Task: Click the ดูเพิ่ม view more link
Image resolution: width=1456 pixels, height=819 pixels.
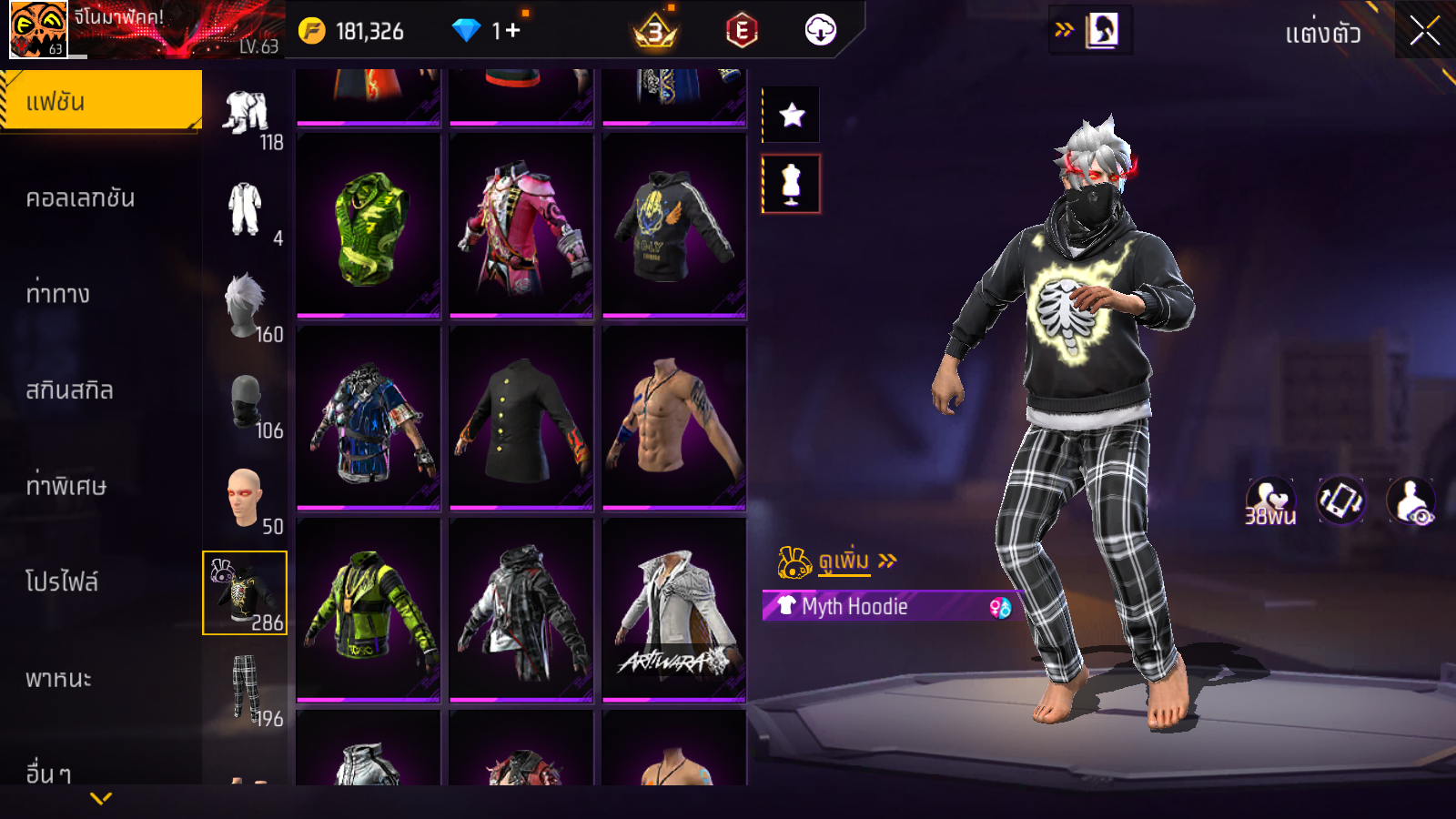Action: click(842, 561)
